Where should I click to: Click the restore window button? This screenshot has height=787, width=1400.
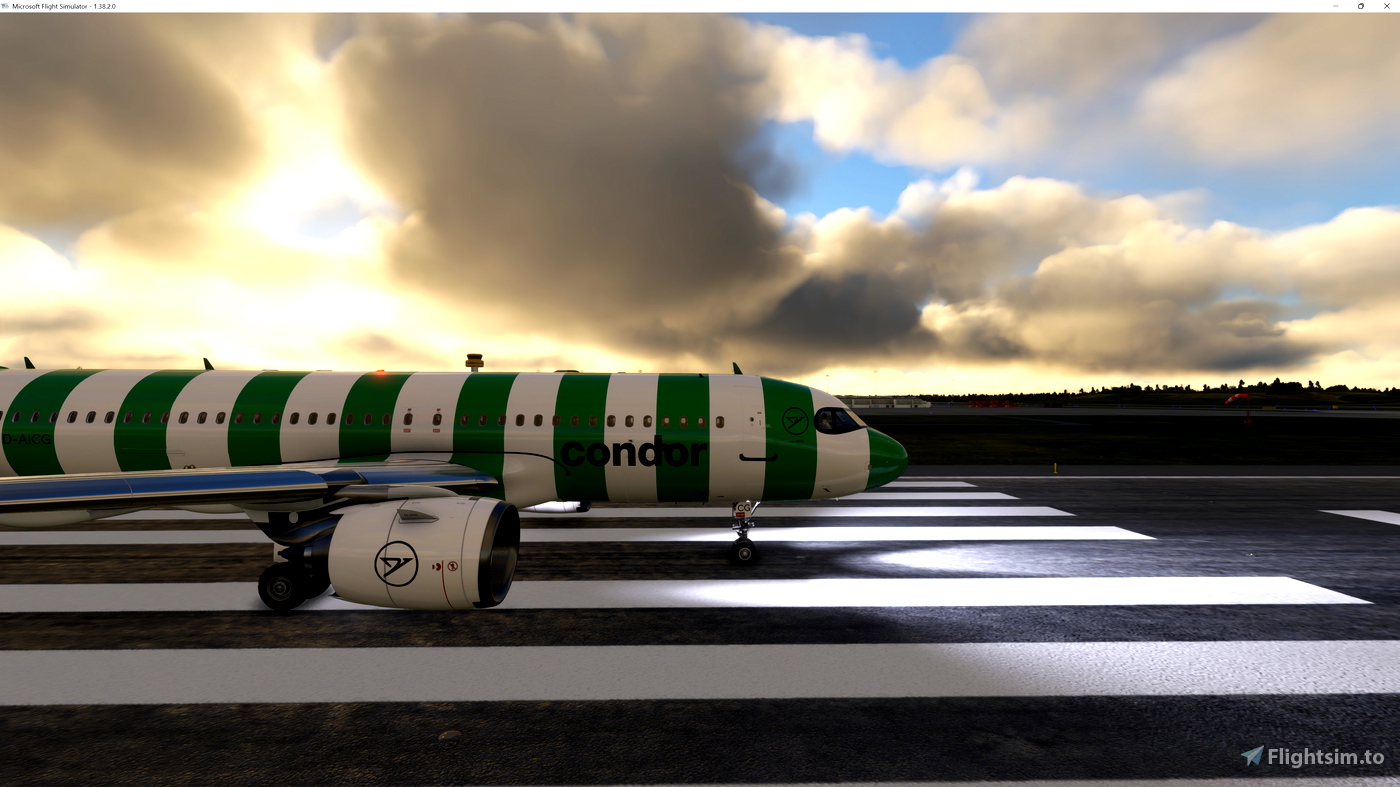(1358, 4)
